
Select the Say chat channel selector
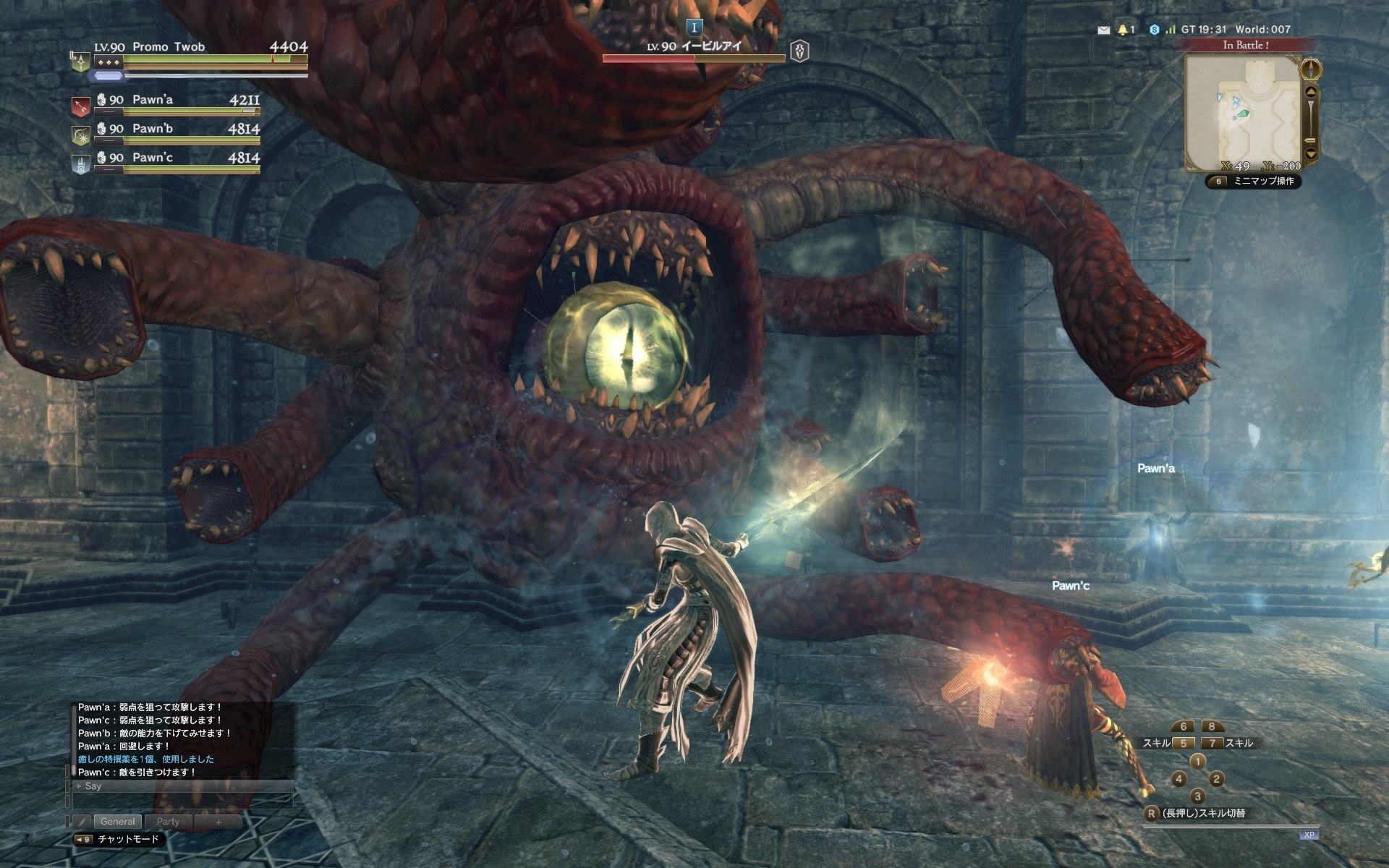tap(93, 786)
